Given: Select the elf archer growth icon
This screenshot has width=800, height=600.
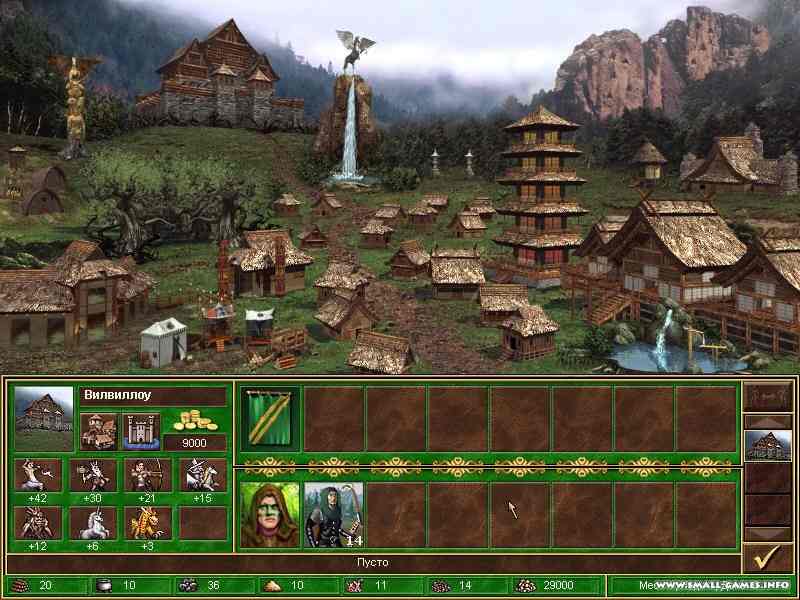Looking at the screenshot, I should 147,475.
